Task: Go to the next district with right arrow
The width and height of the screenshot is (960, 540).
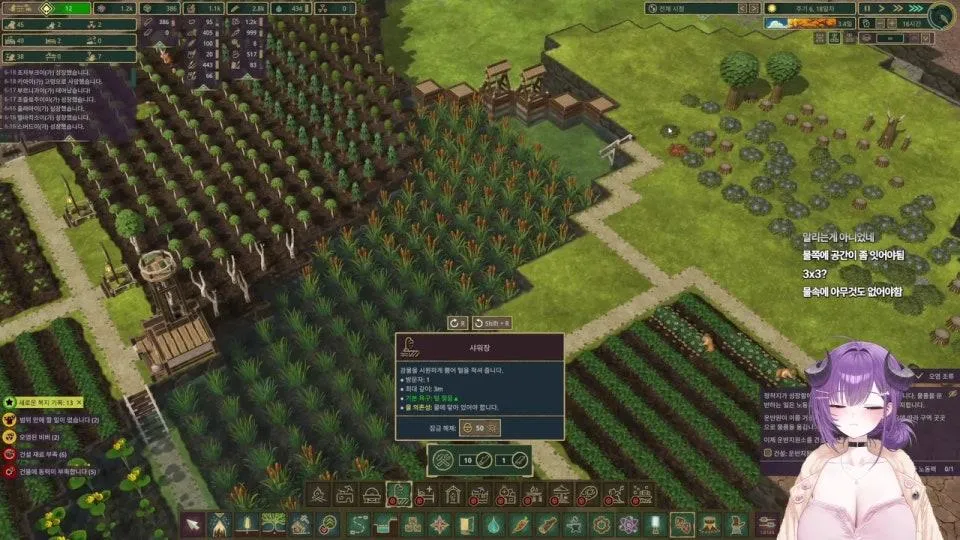Action: pyautogui.click(x=752, y=8)
